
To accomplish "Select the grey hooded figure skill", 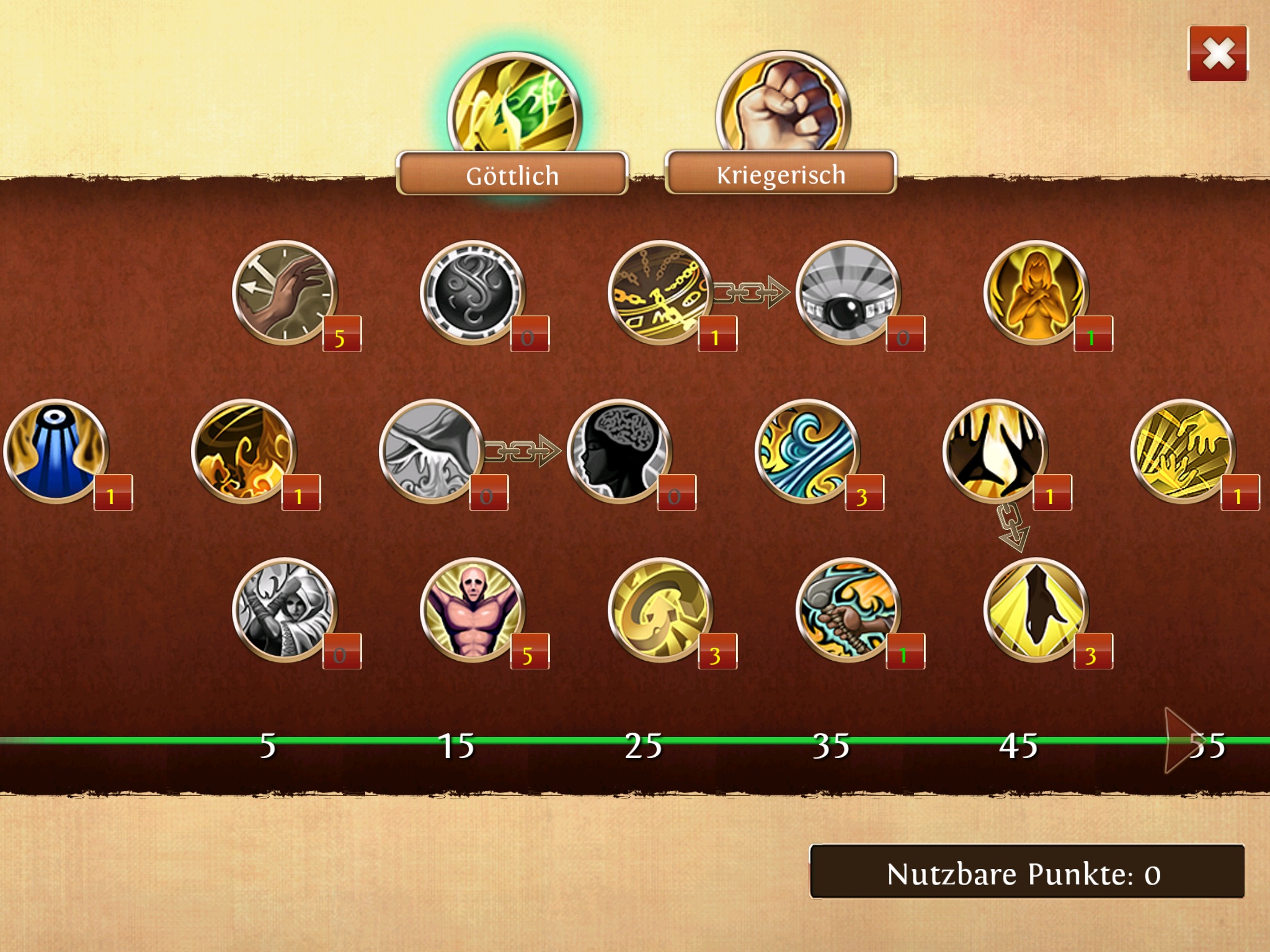I will [285, 610].
